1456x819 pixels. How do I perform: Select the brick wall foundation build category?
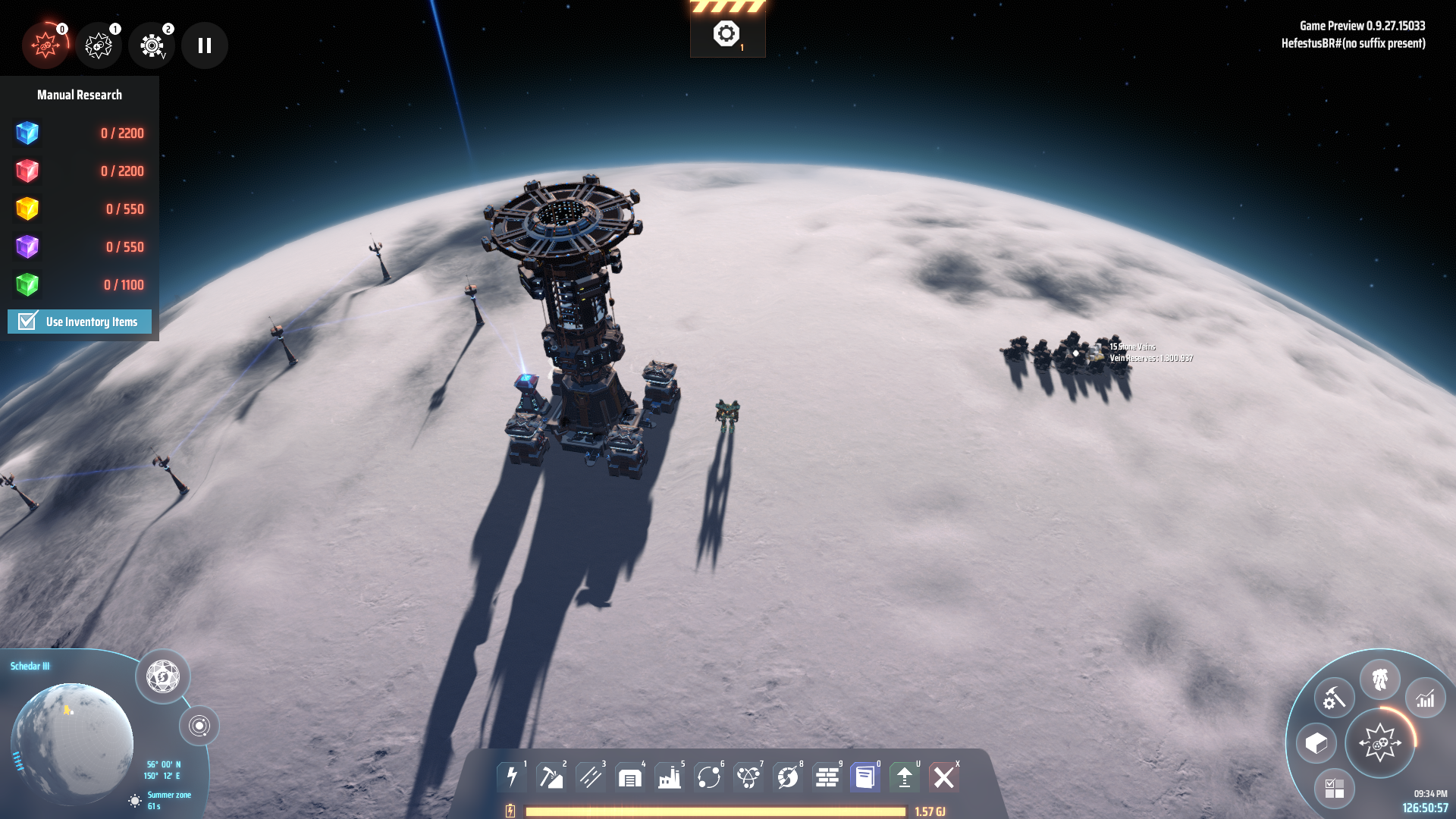pyautogui.click(x=827, y=777)
